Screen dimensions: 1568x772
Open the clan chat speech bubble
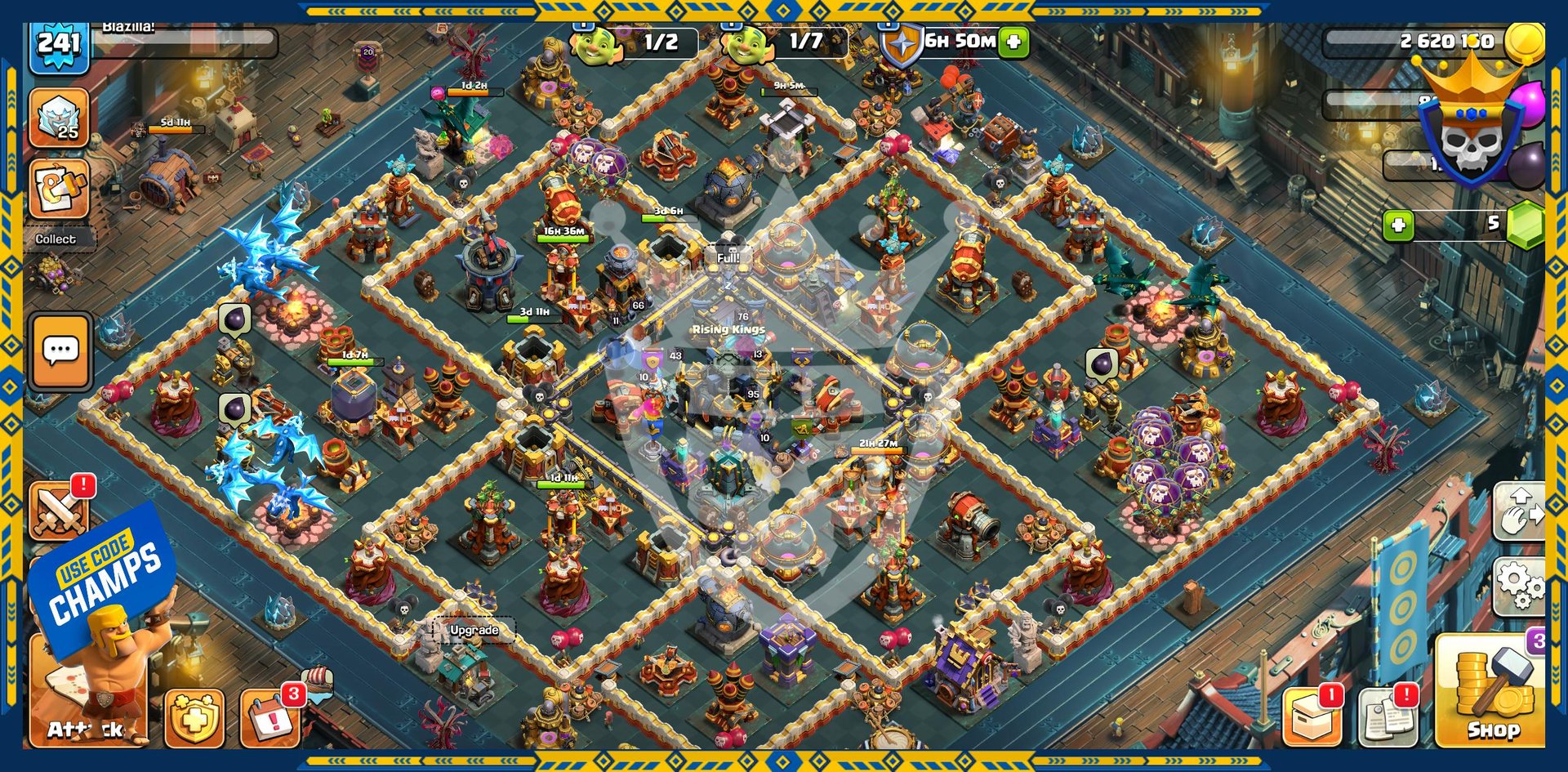coord(60,351)
